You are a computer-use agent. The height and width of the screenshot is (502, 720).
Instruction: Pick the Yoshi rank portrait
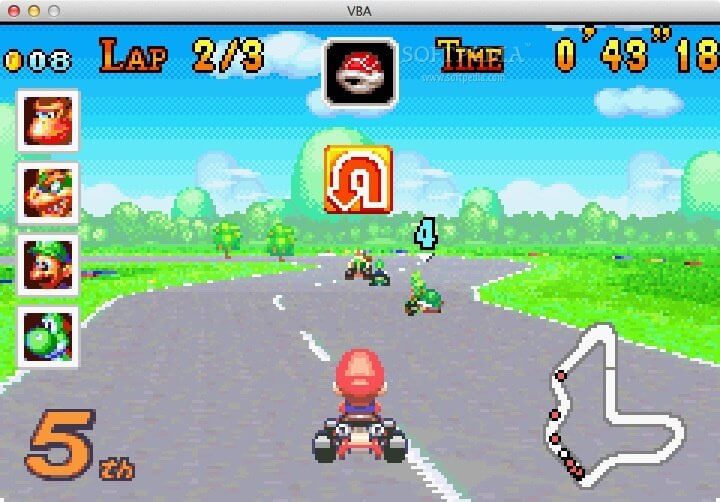(x=47, y=336)
